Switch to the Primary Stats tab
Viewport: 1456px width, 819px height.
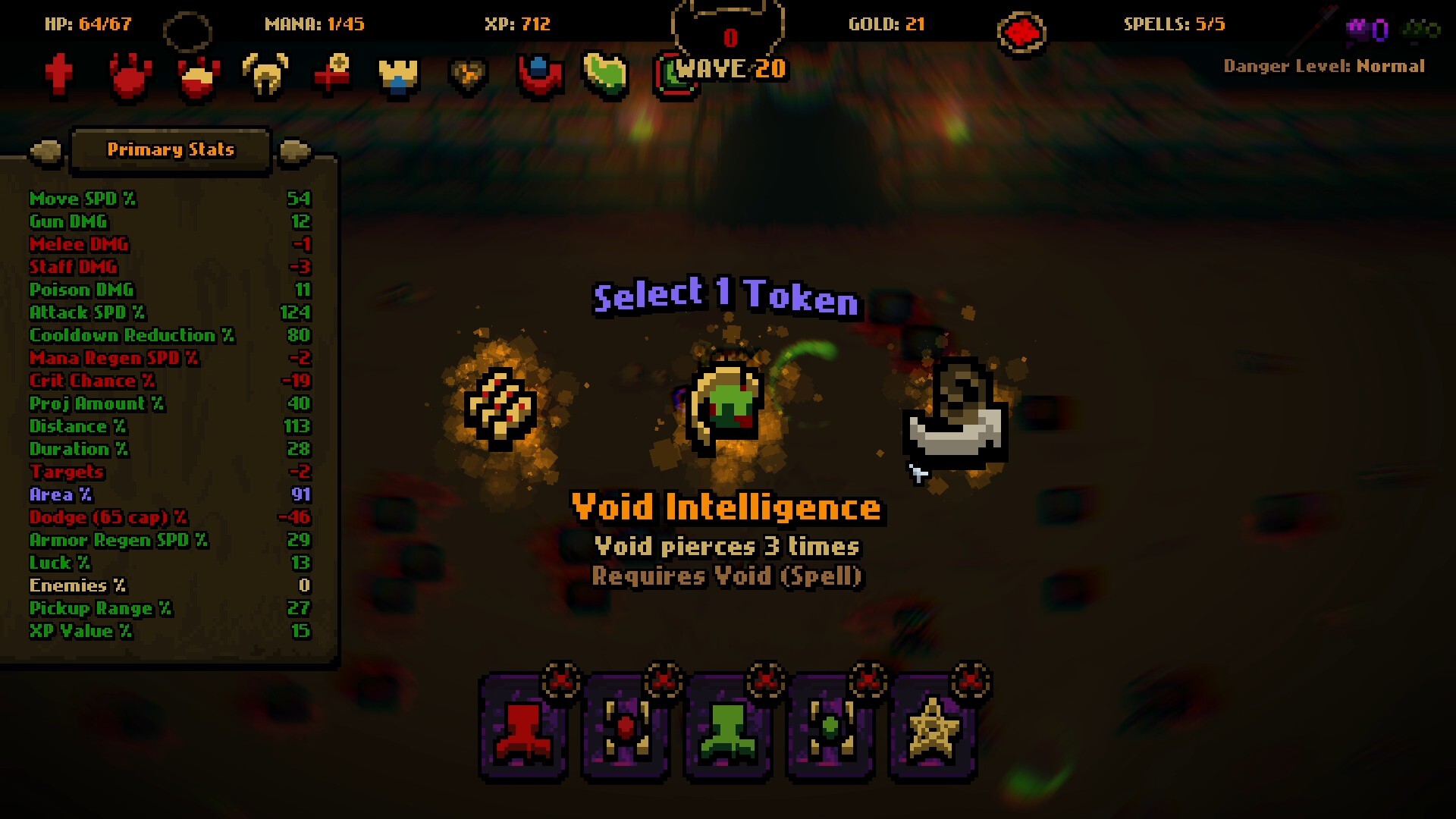[x=170, y=150]
